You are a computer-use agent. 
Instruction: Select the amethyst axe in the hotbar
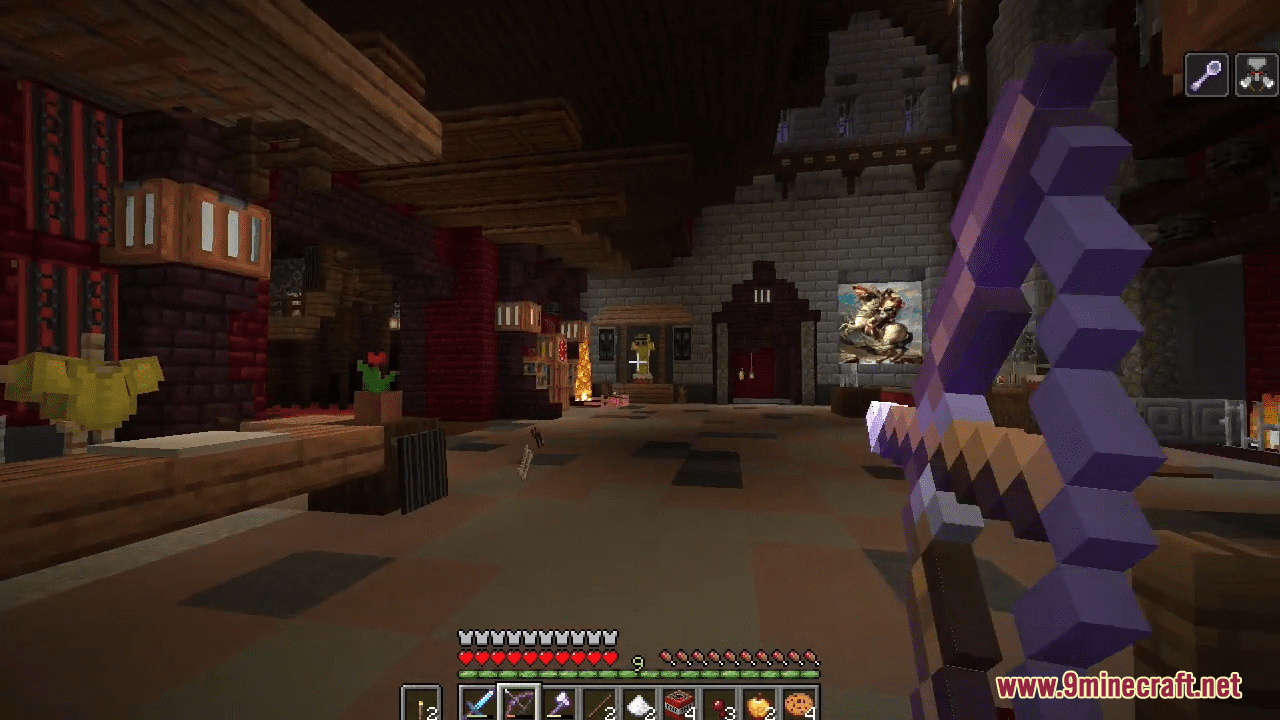point(558,700)
